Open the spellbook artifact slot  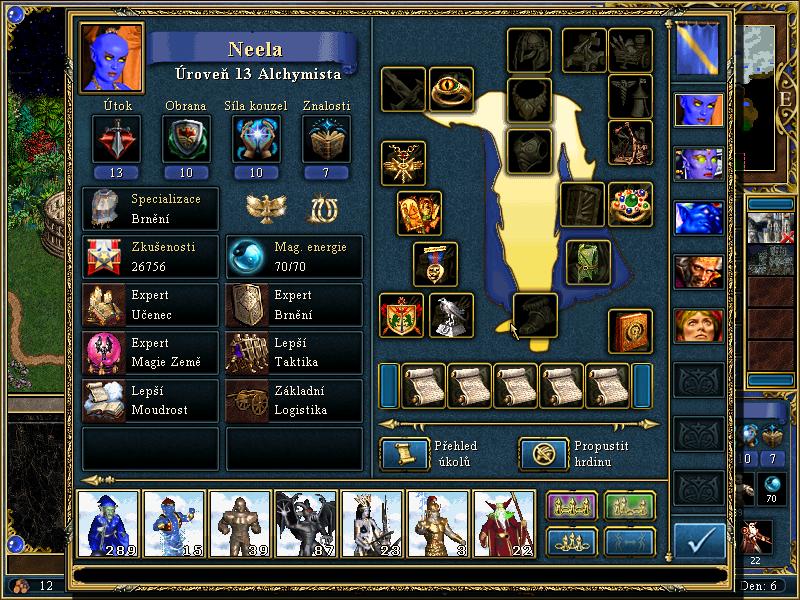(631, 332)
